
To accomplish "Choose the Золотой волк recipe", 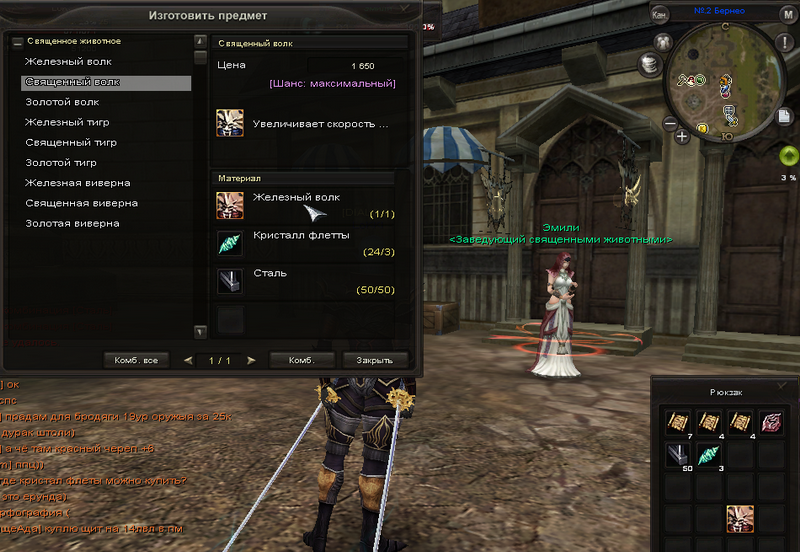I will click(x=62, y=102).
